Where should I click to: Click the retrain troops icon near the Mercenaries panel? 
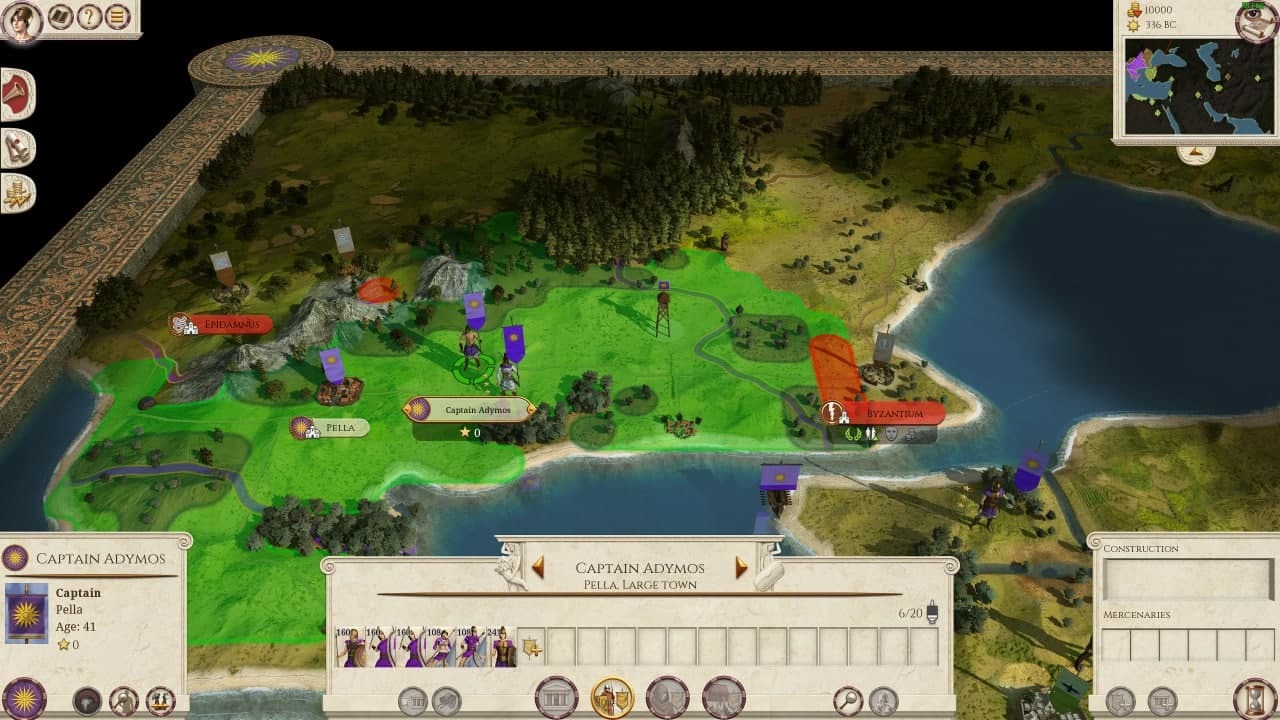1120,700
